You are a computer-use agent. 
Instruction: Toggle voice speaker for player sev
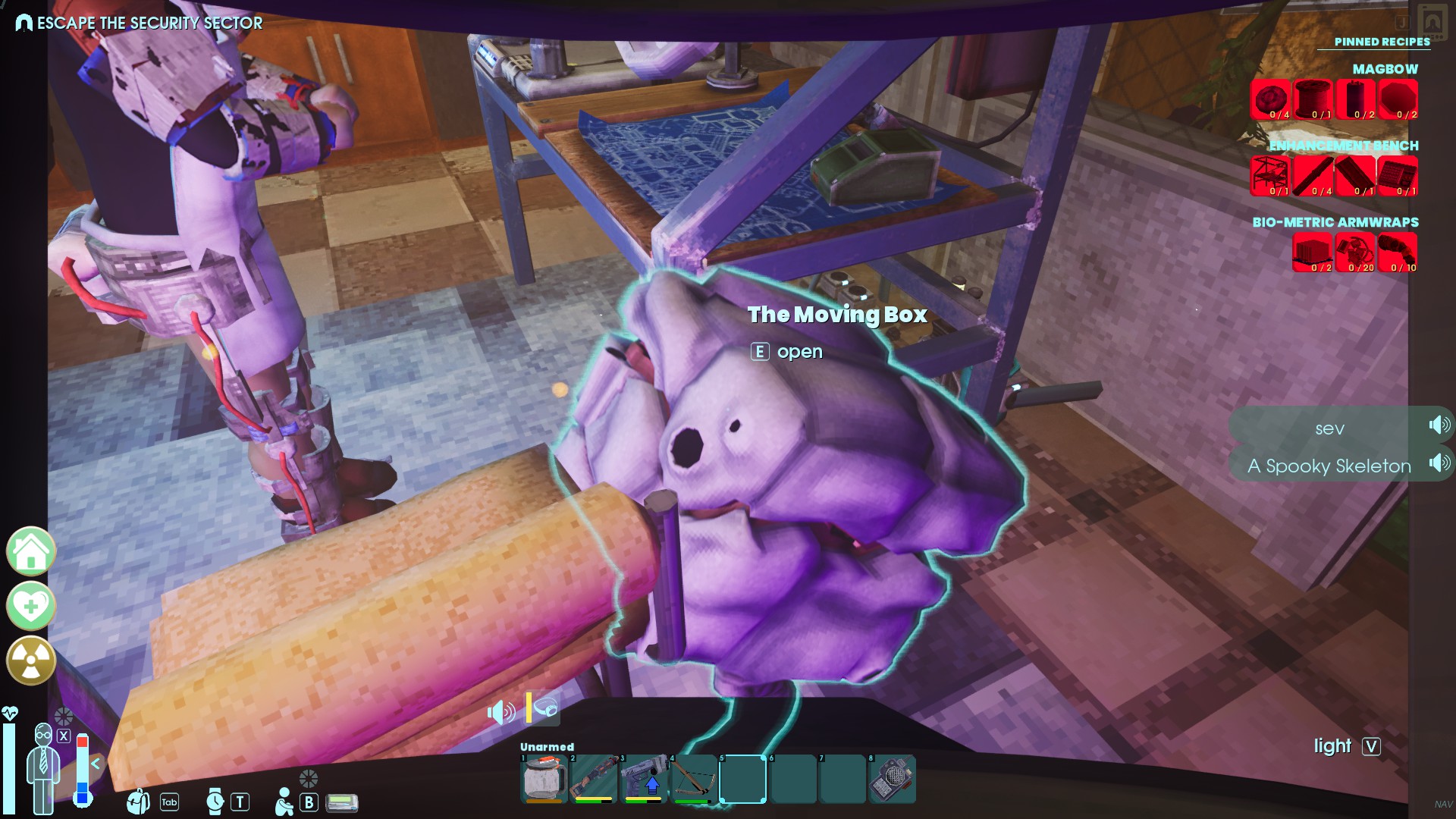click(x=1439, y=425)
